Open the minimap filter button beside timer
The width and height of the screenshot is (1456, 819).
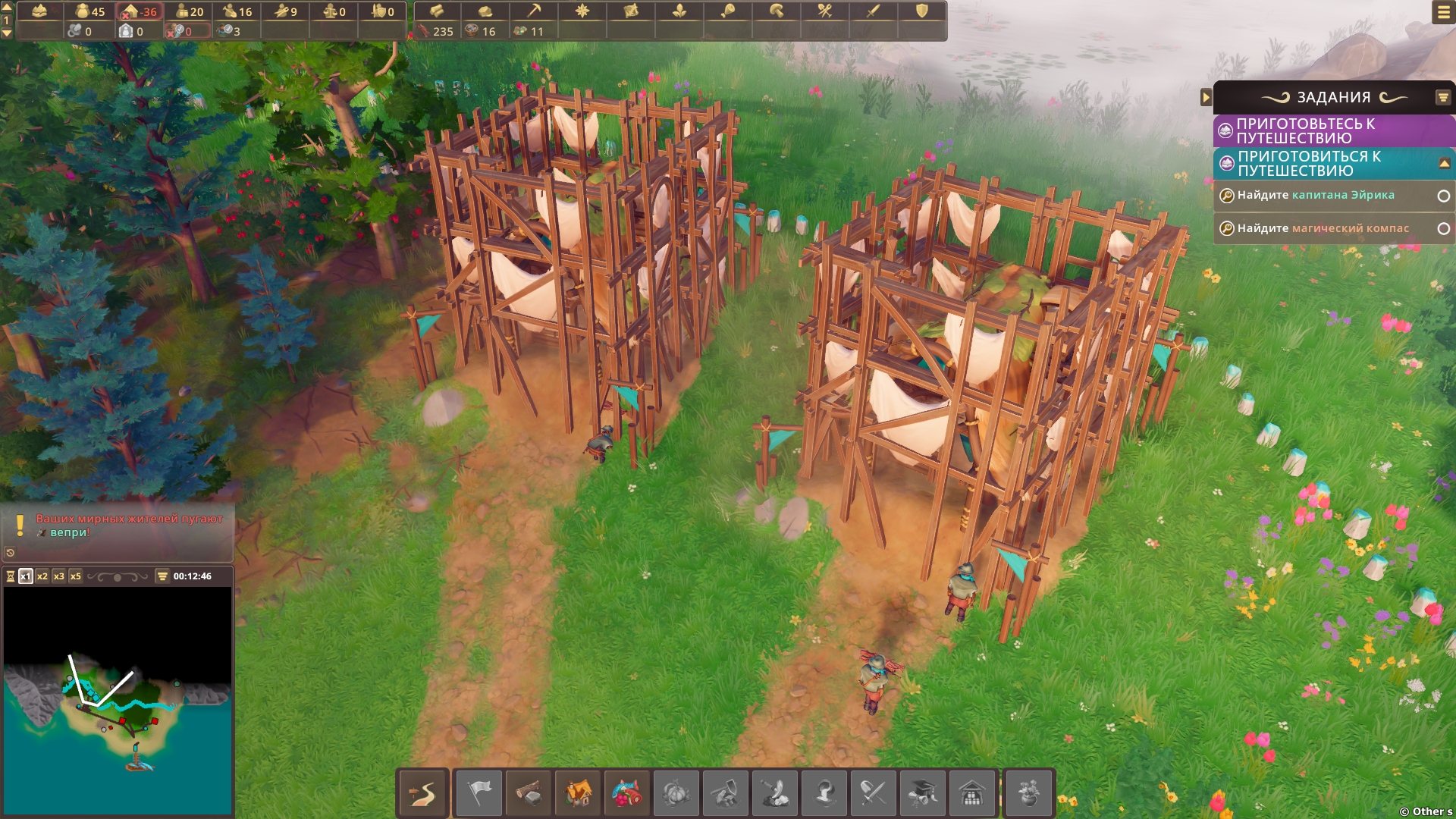coord(162,576)
